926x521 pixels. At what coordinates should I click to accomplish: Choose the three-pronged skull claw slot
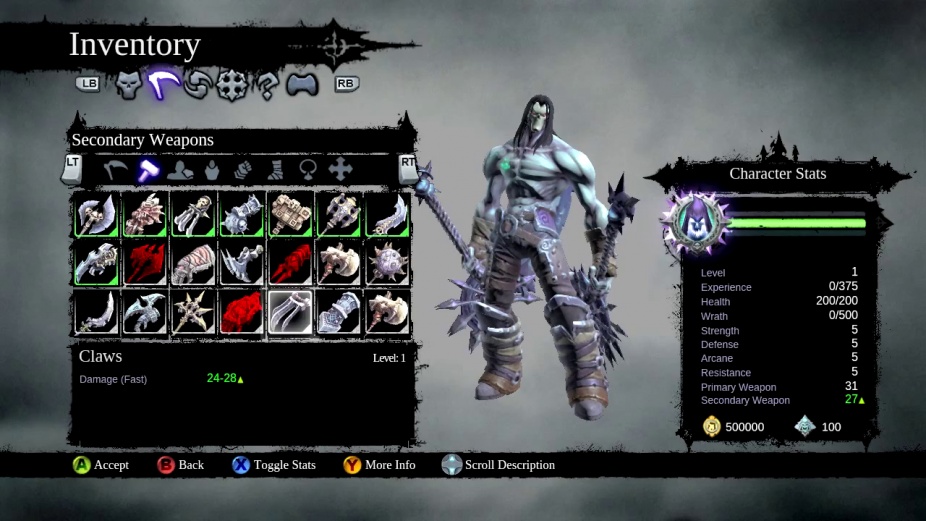tap(193, 214)
